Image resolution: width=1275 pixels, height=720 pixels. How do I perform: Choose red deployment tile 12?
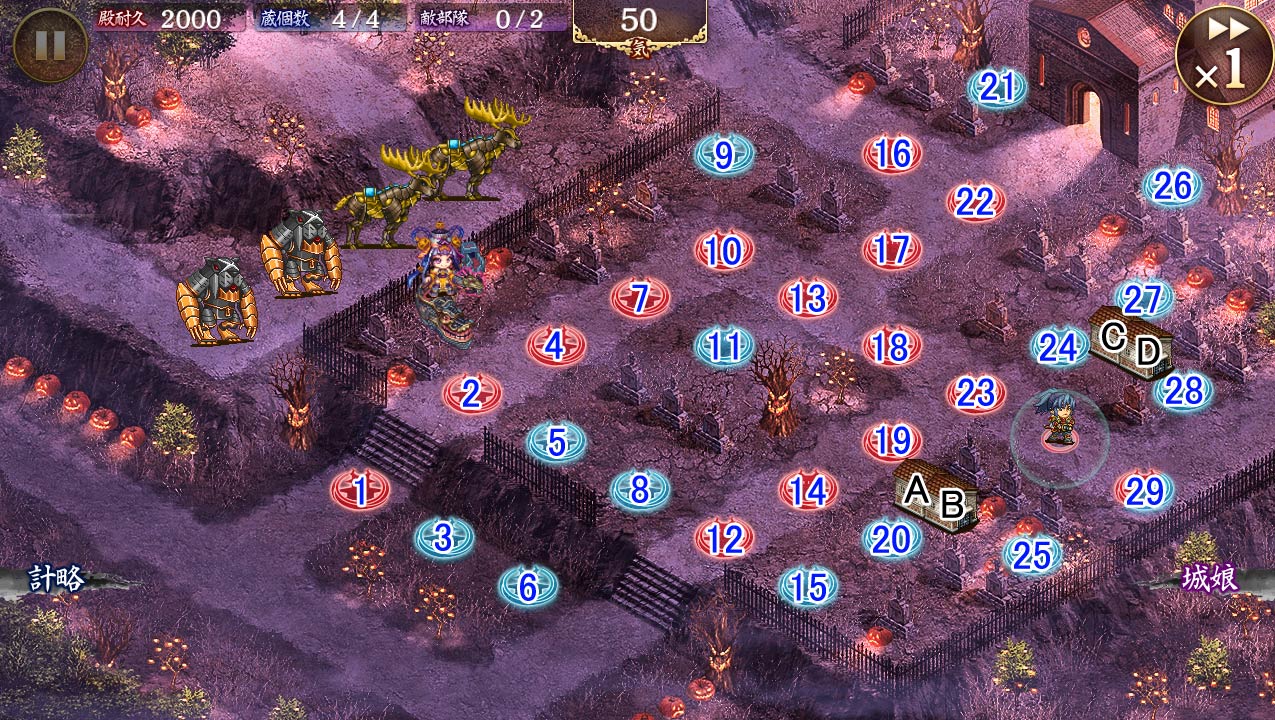tap(724, 540)
